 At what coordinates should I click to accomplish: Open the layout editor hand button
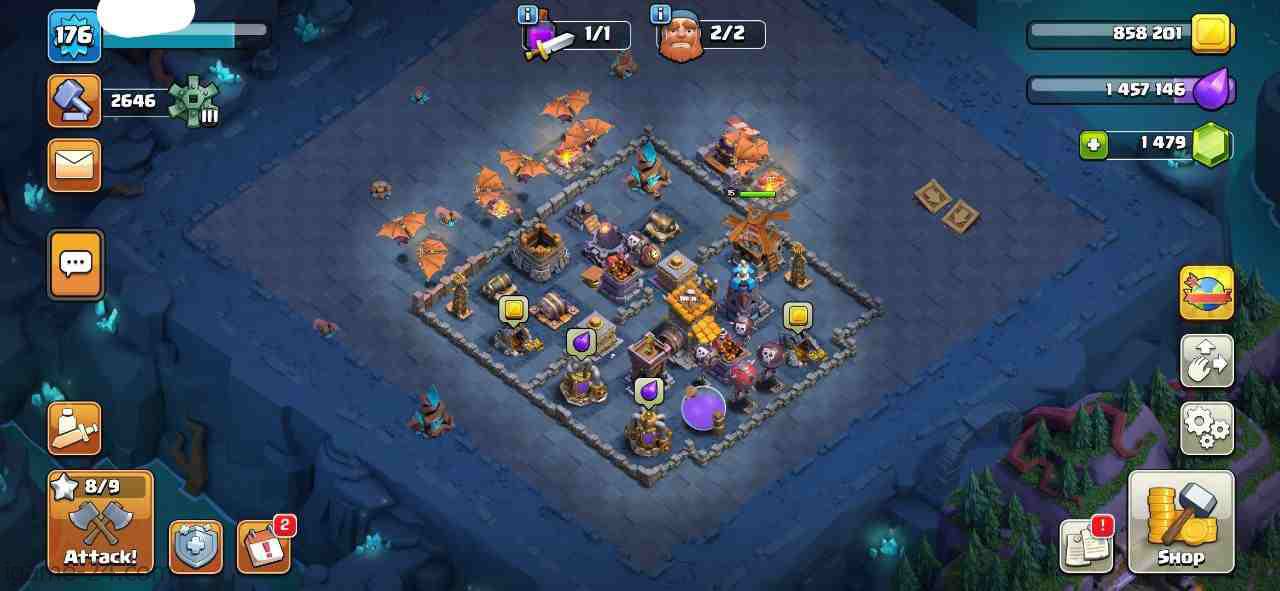click(x=1207, y=361)
